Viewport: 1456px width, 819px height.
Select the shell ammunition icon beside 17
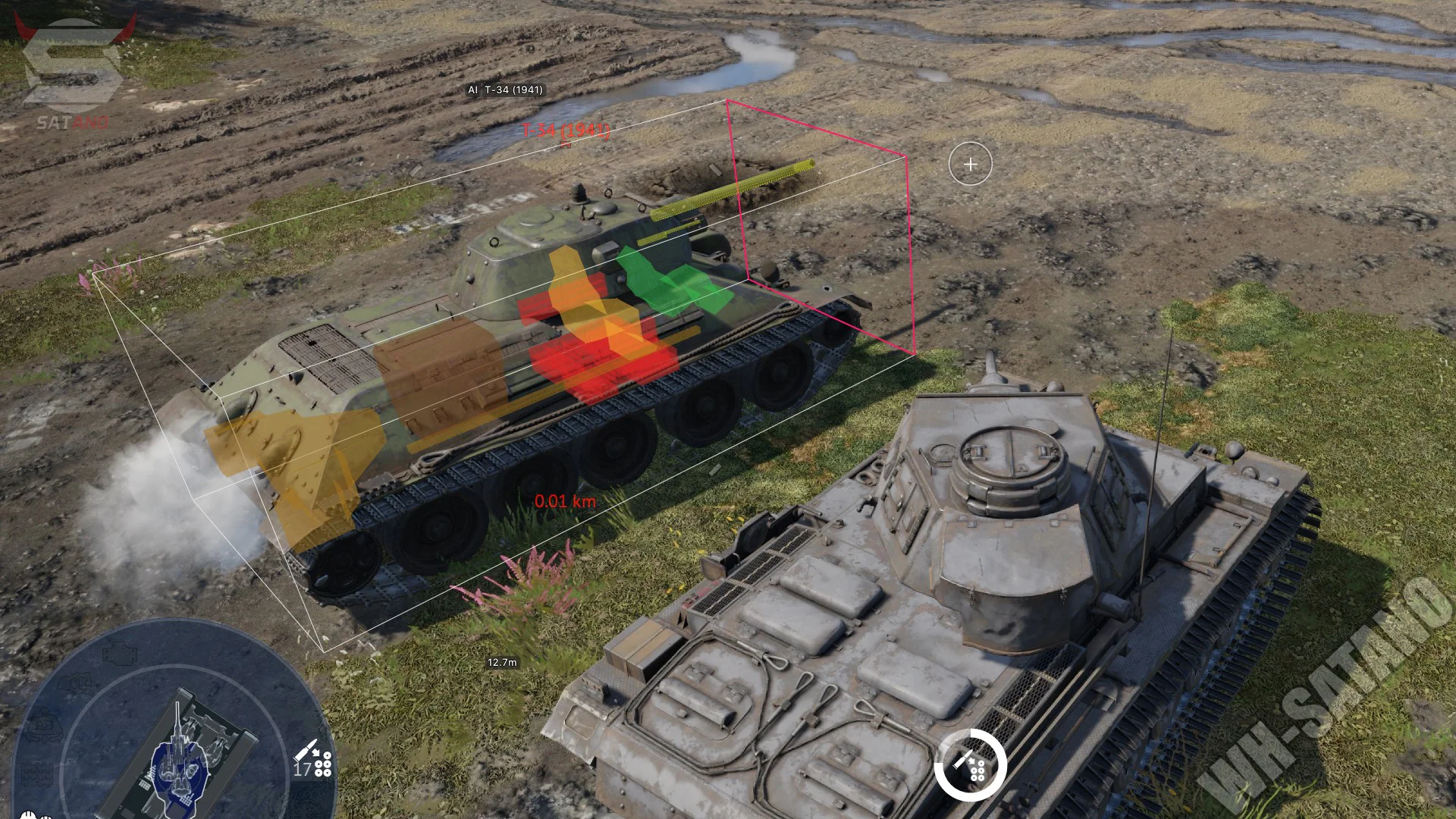pos(314,758)
